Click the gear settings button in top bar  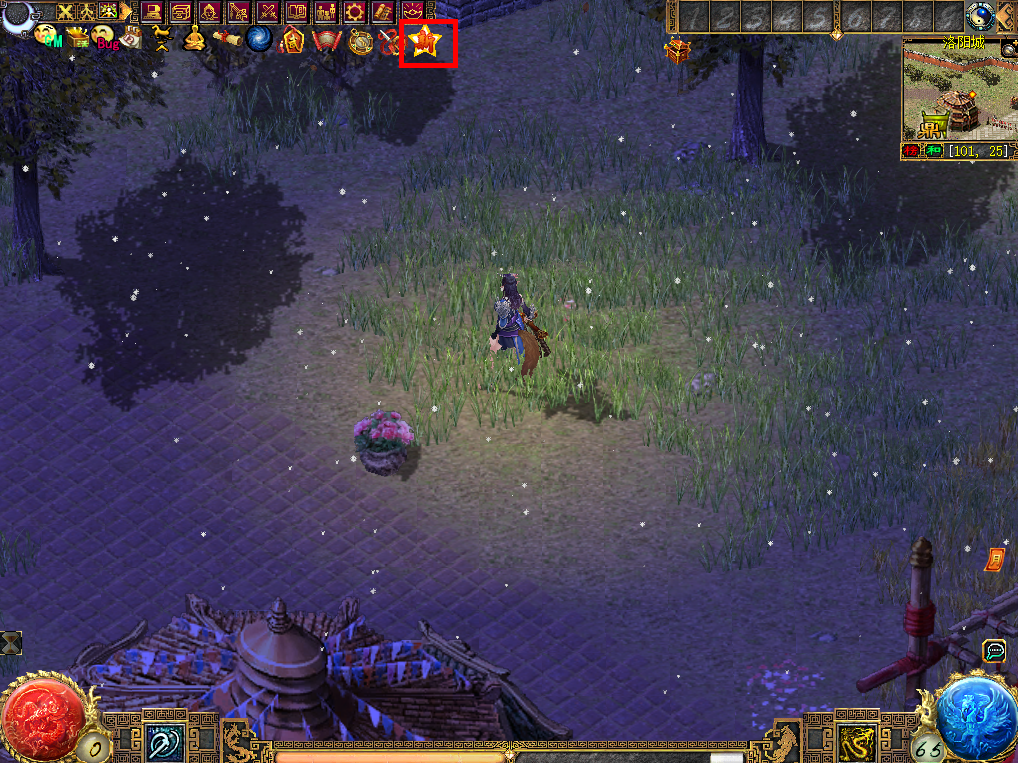[355, 12]
